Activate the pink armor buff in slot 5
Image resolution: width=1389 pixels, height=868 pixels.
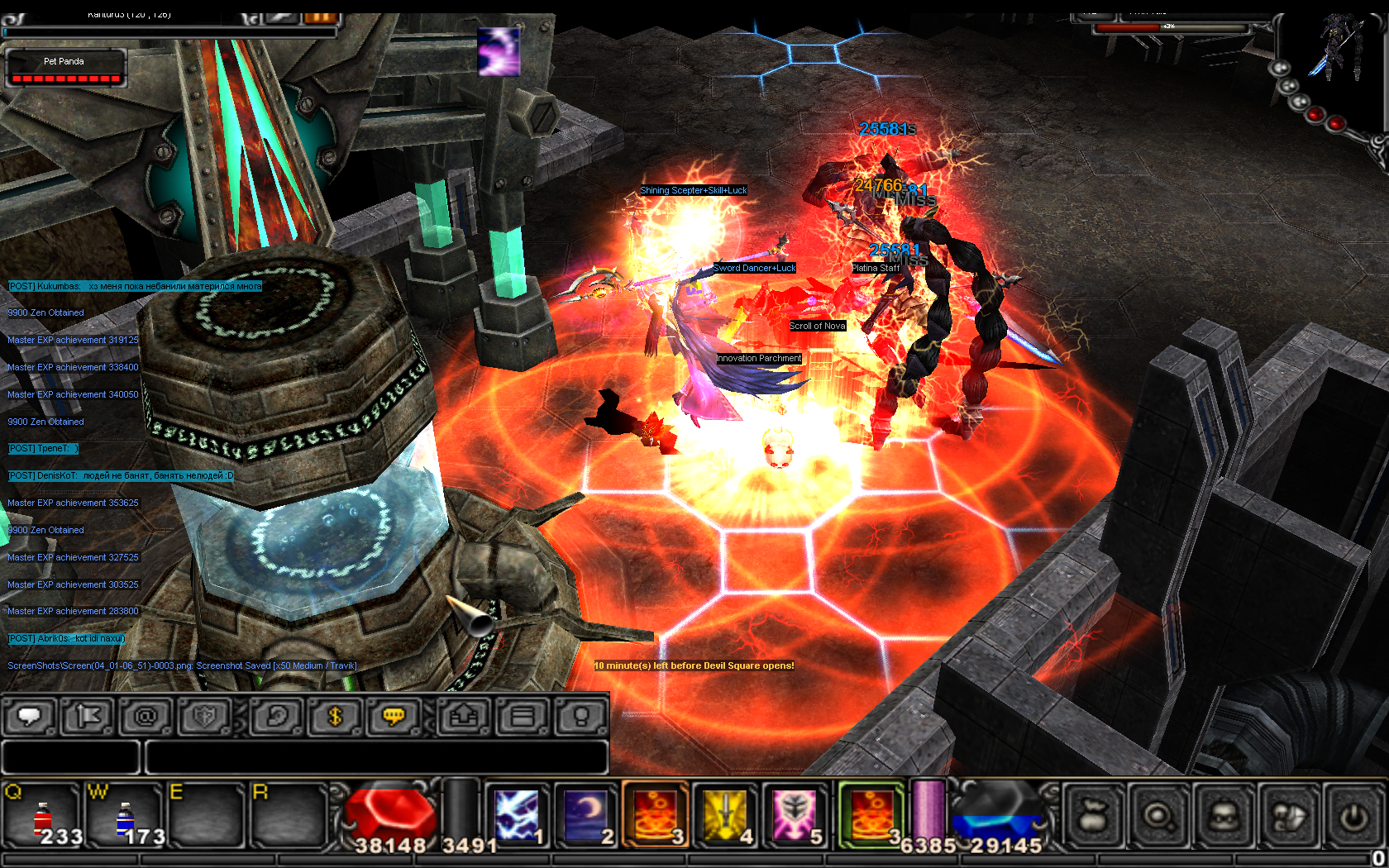795,816
